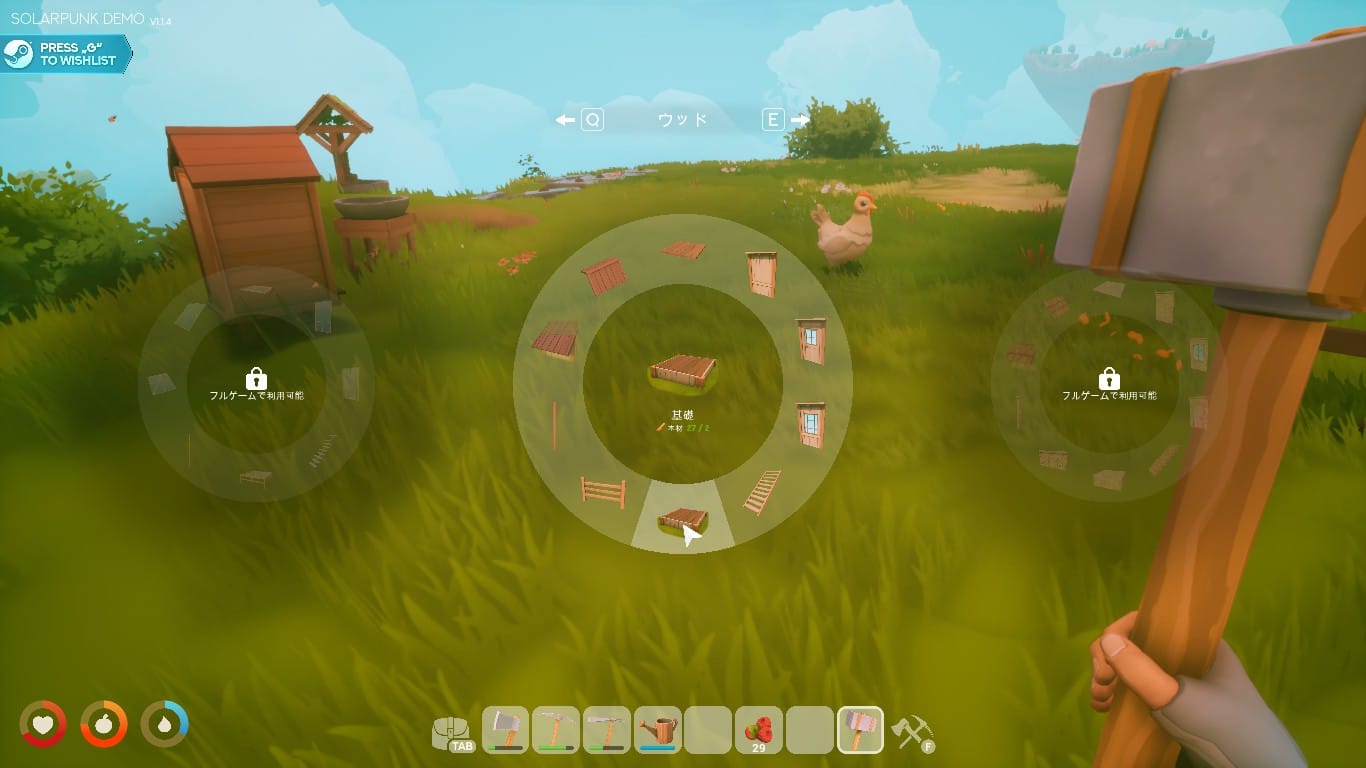Select the thin wooden pillar piece

(554, 425)
